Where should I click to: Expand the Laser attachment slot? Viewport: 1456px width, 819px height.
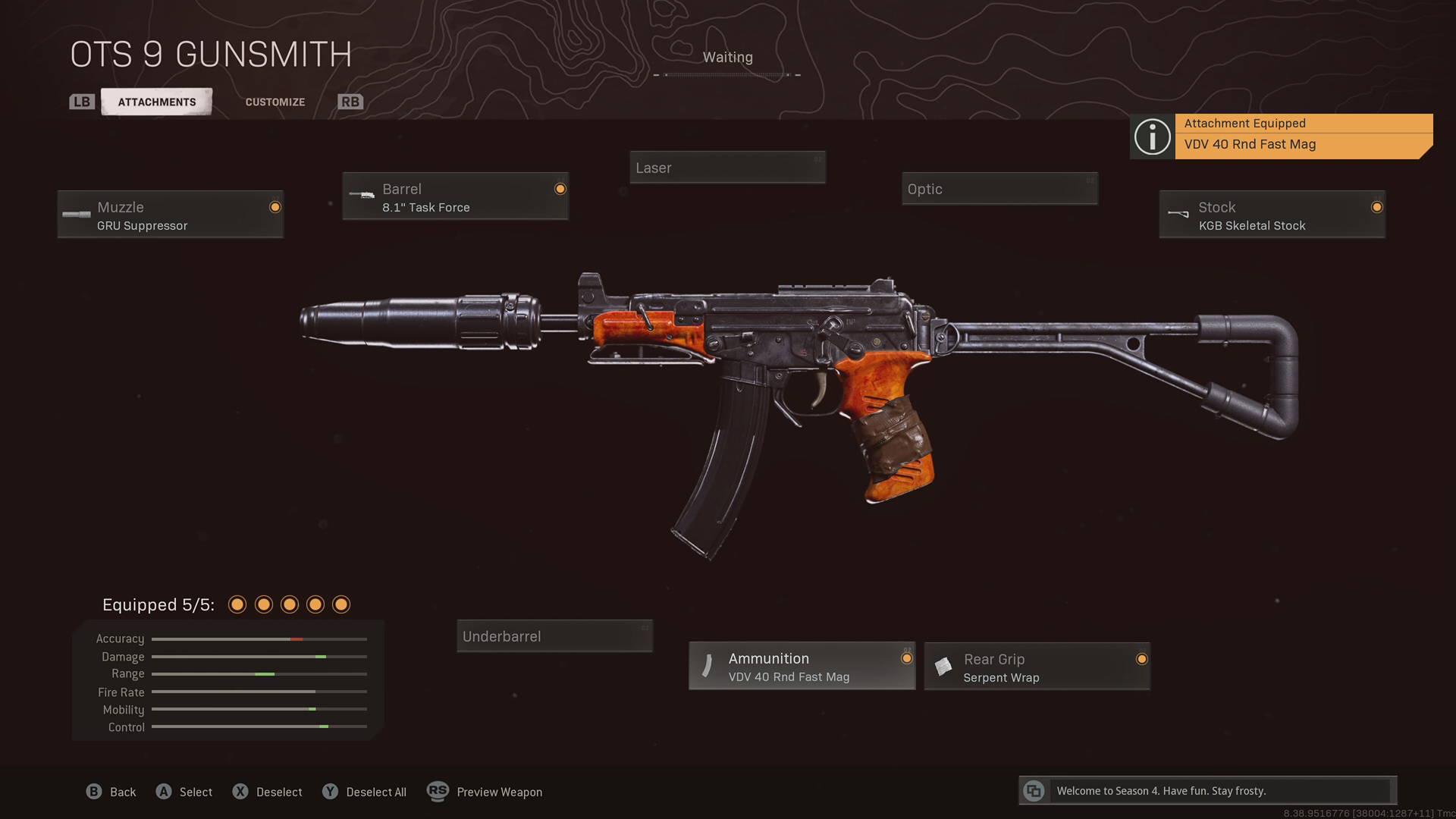point(726,167)
